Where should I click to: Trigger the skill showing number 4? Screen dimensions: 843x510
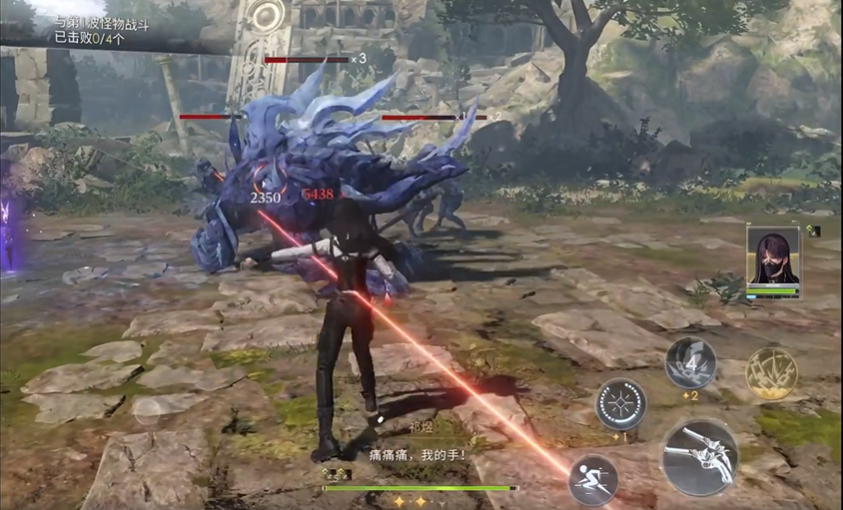(x=690, y=362)
